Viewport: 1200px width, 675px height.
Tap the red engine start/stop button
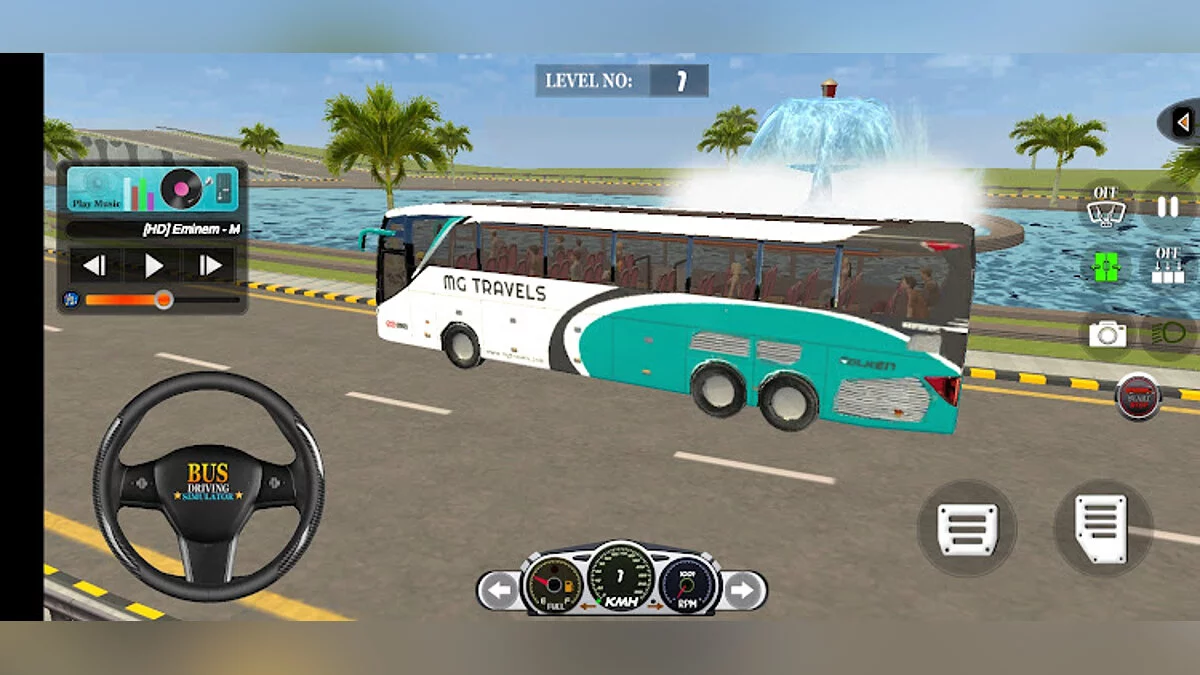(x=1138, y=397)
